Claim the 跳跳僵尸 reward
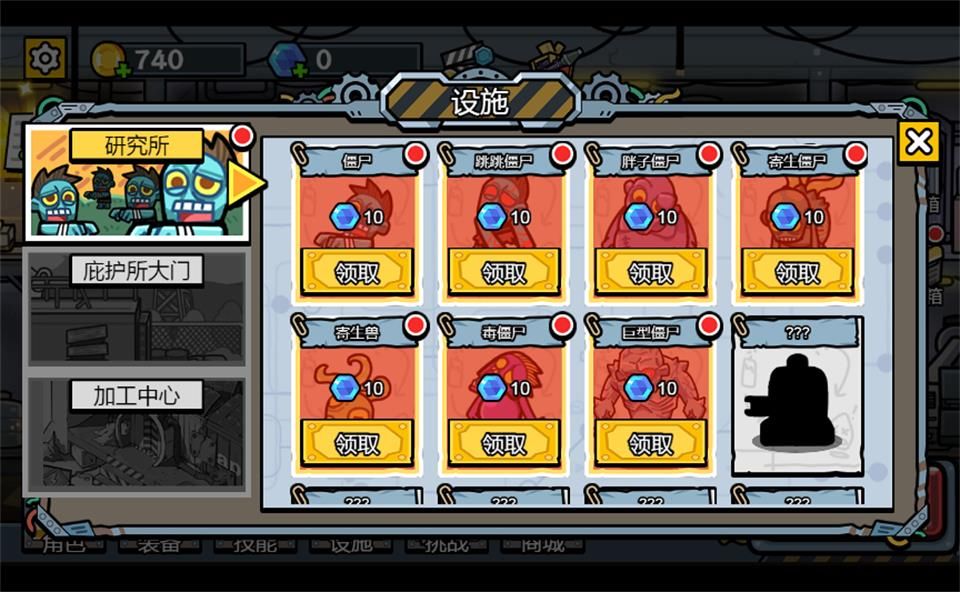The image size is (960, 592). [x=504, y=272]
